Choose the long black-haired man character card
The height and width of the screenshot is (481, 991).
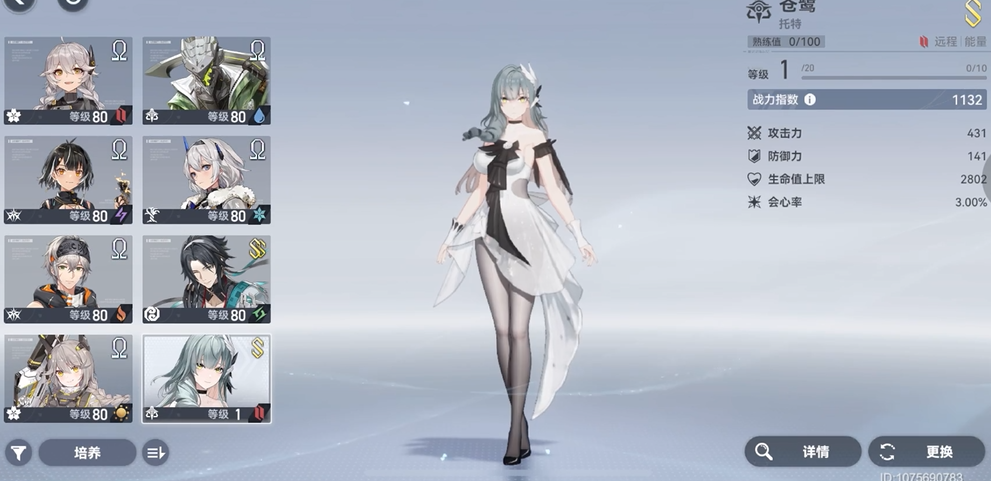point(206,279)
